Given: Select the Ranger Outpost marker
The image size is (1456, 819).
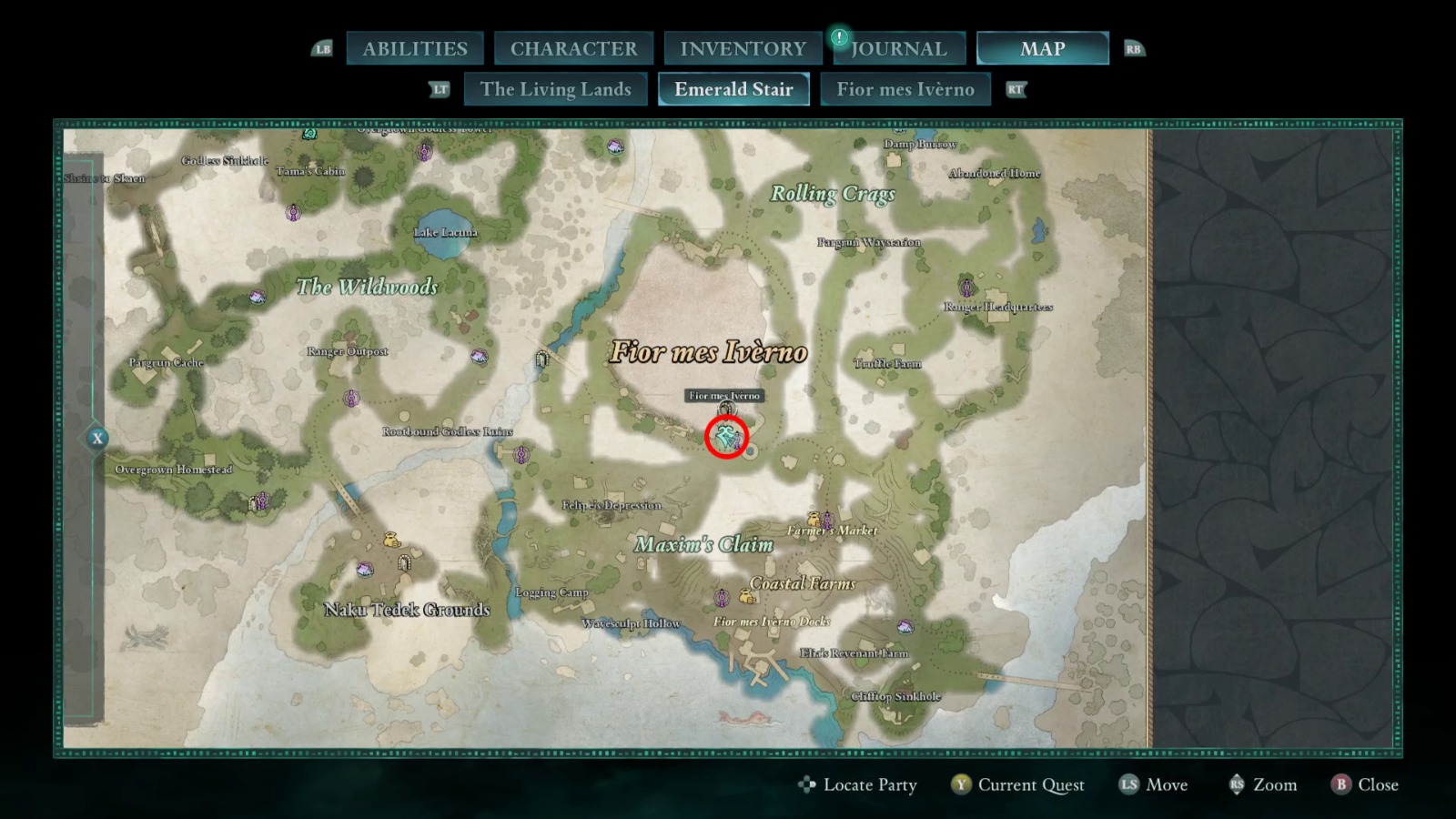Looking at the screenshot, I should 351,399.
